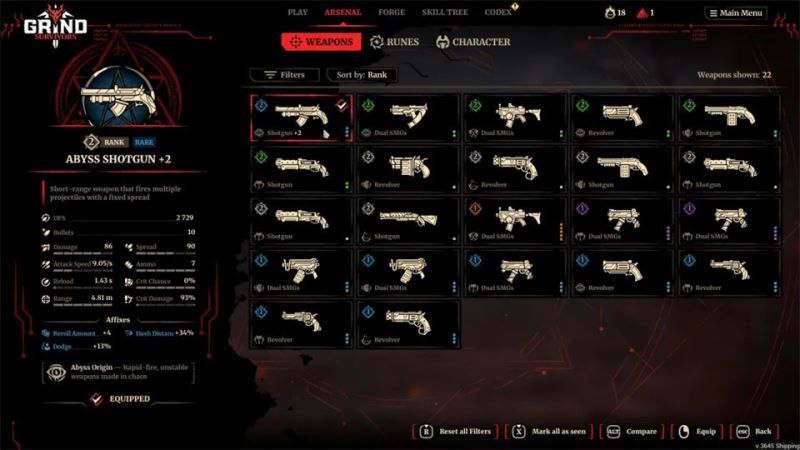Switch to the Play tab
This screenshot has width=800, height=450.
(x=297, y=12)
